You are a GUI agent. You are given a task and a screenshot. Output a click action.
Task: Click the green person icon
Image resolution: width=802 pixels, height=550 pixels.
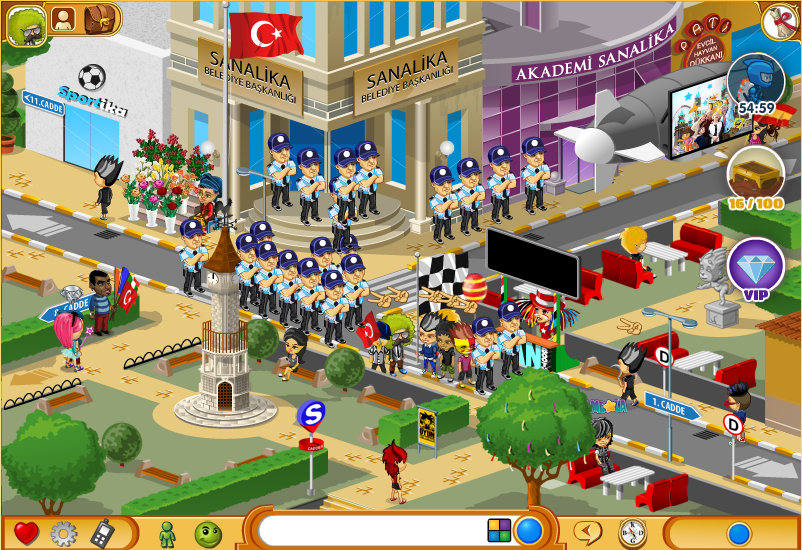(x=168, y=532)
